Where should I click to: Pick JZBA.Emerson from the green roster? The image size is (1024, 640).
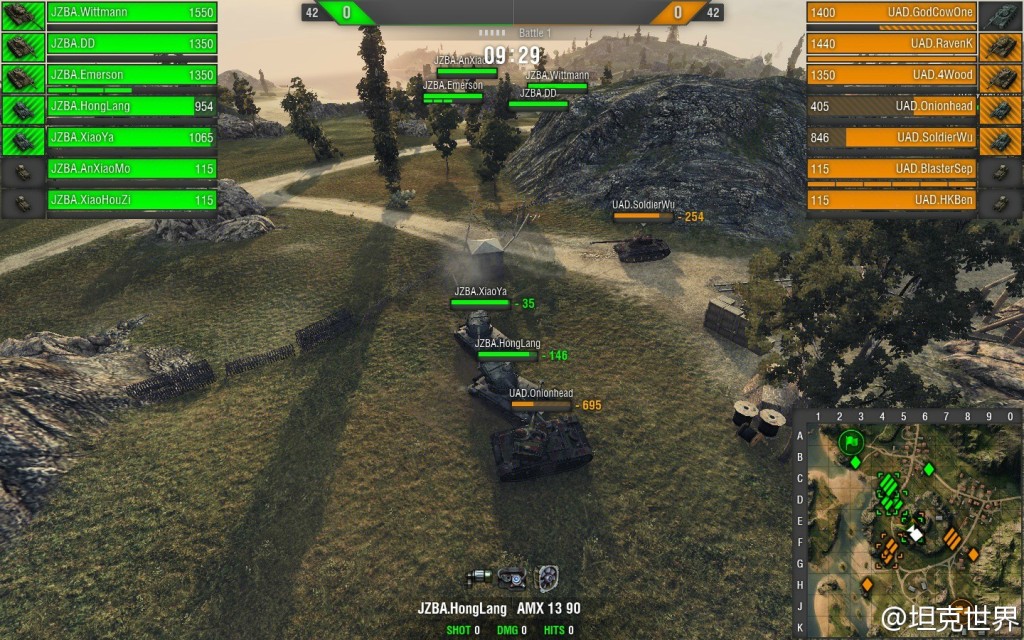tap(132, 75)
